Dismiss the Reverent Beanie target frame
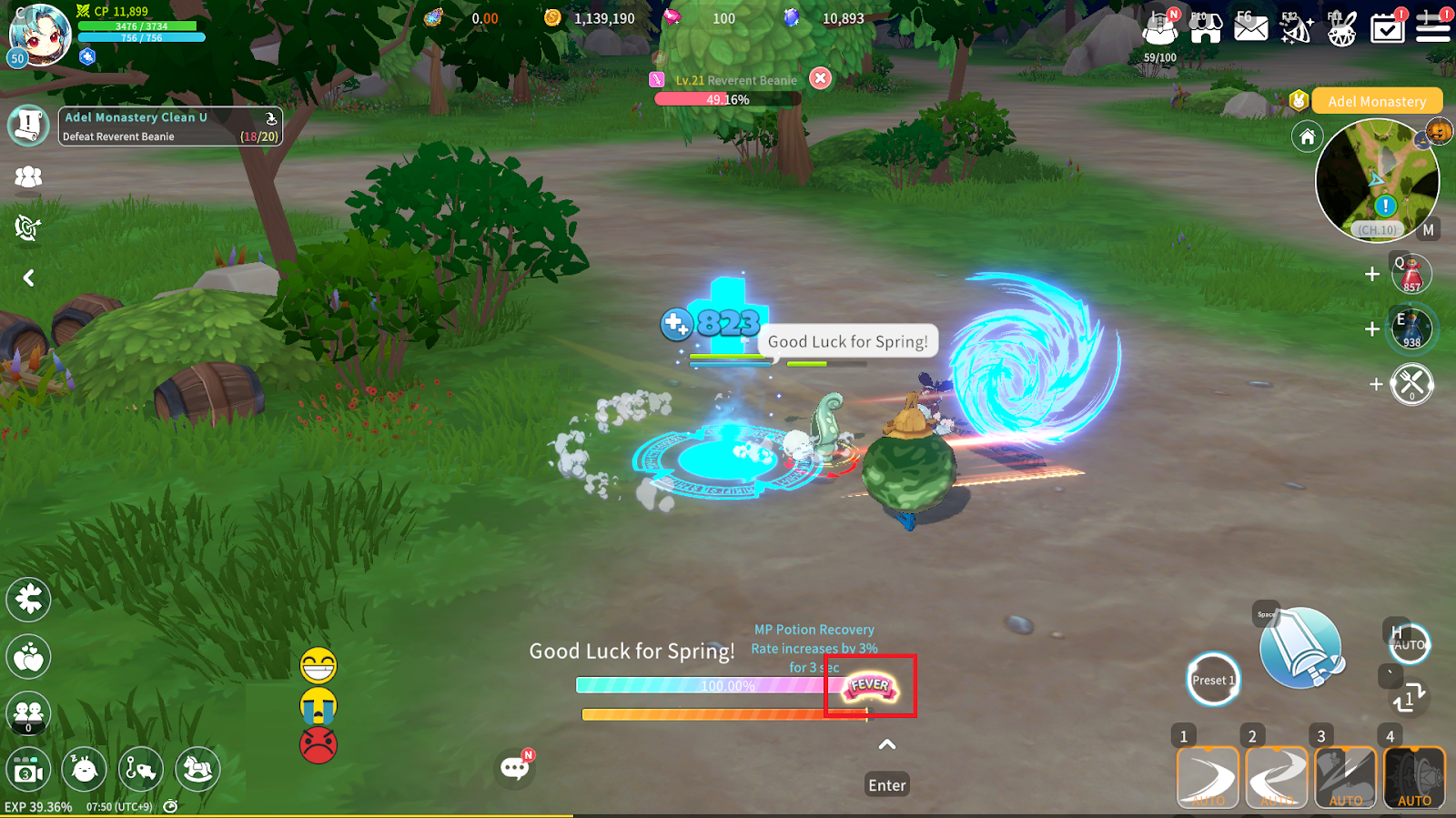 [820, 78]
